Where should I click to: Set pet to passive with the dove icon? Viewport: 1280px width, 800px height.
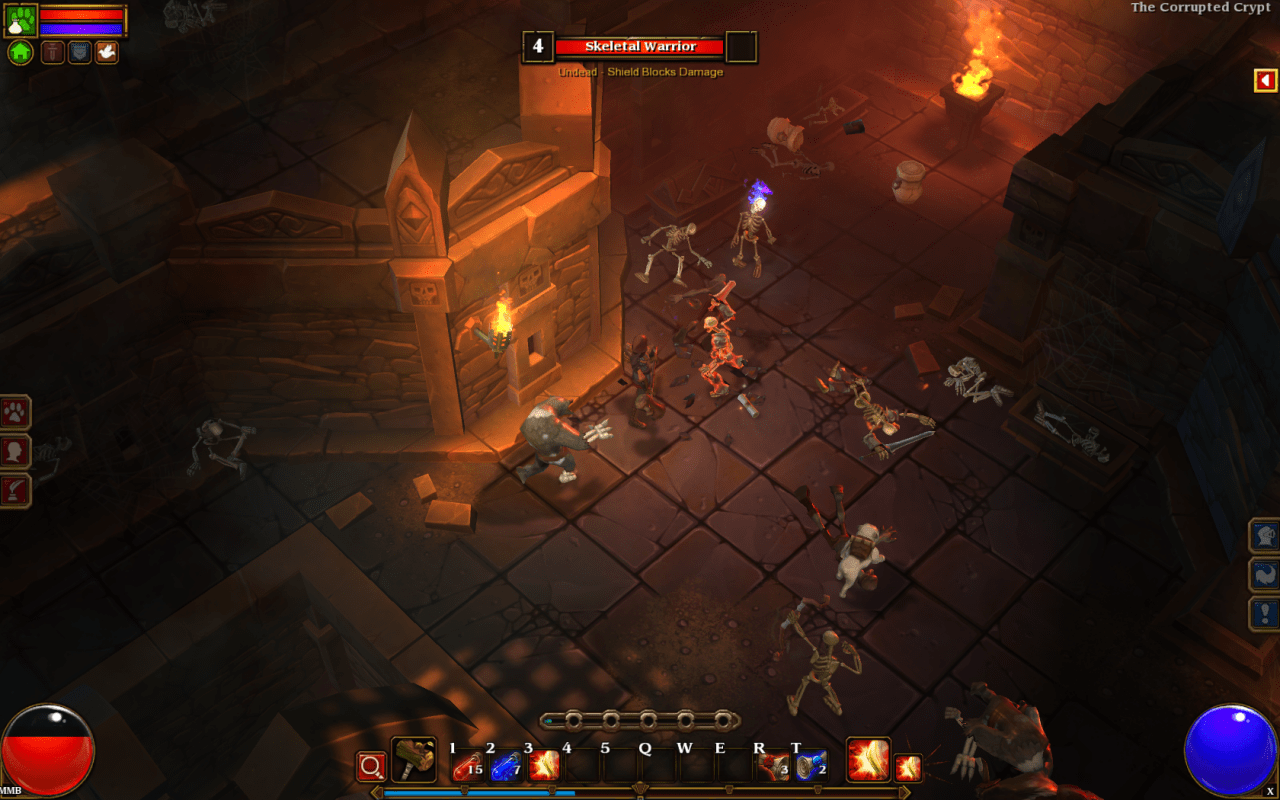(105, 52)
